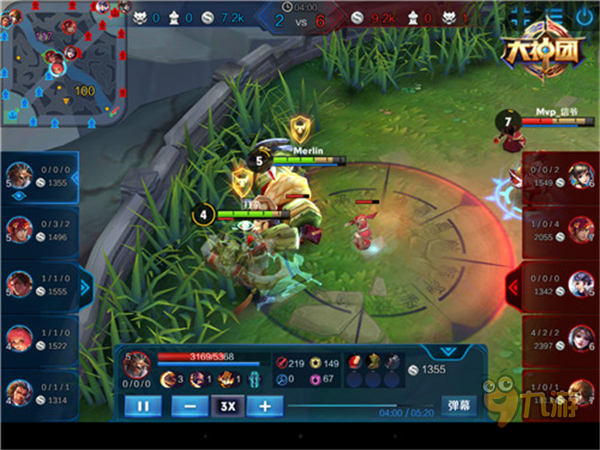
Task: Open the four-square grid view icon
Action: [521, 17]
